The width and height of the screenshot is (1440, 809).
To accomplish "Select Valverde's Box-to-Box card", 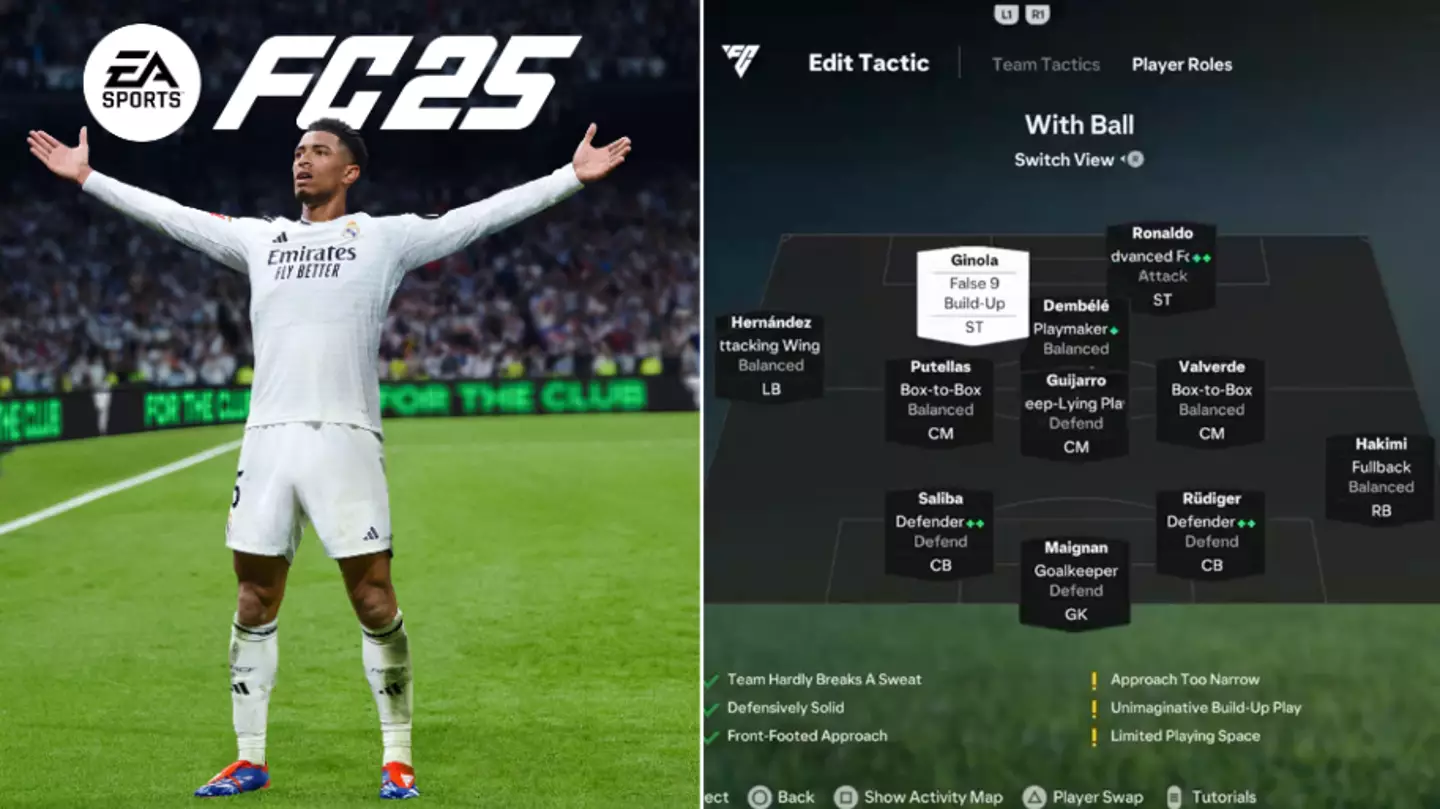I will pos(1210,401).
